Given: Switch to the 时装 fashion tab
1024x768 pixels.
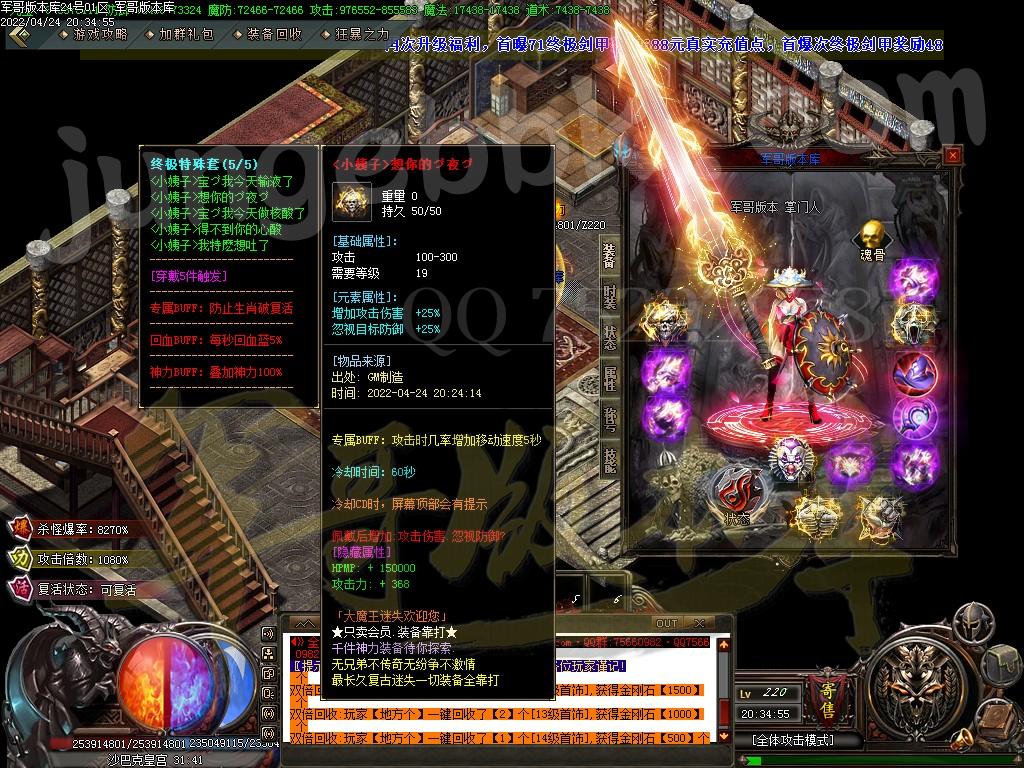Looking at the screenshot, I should coord(609,297).
